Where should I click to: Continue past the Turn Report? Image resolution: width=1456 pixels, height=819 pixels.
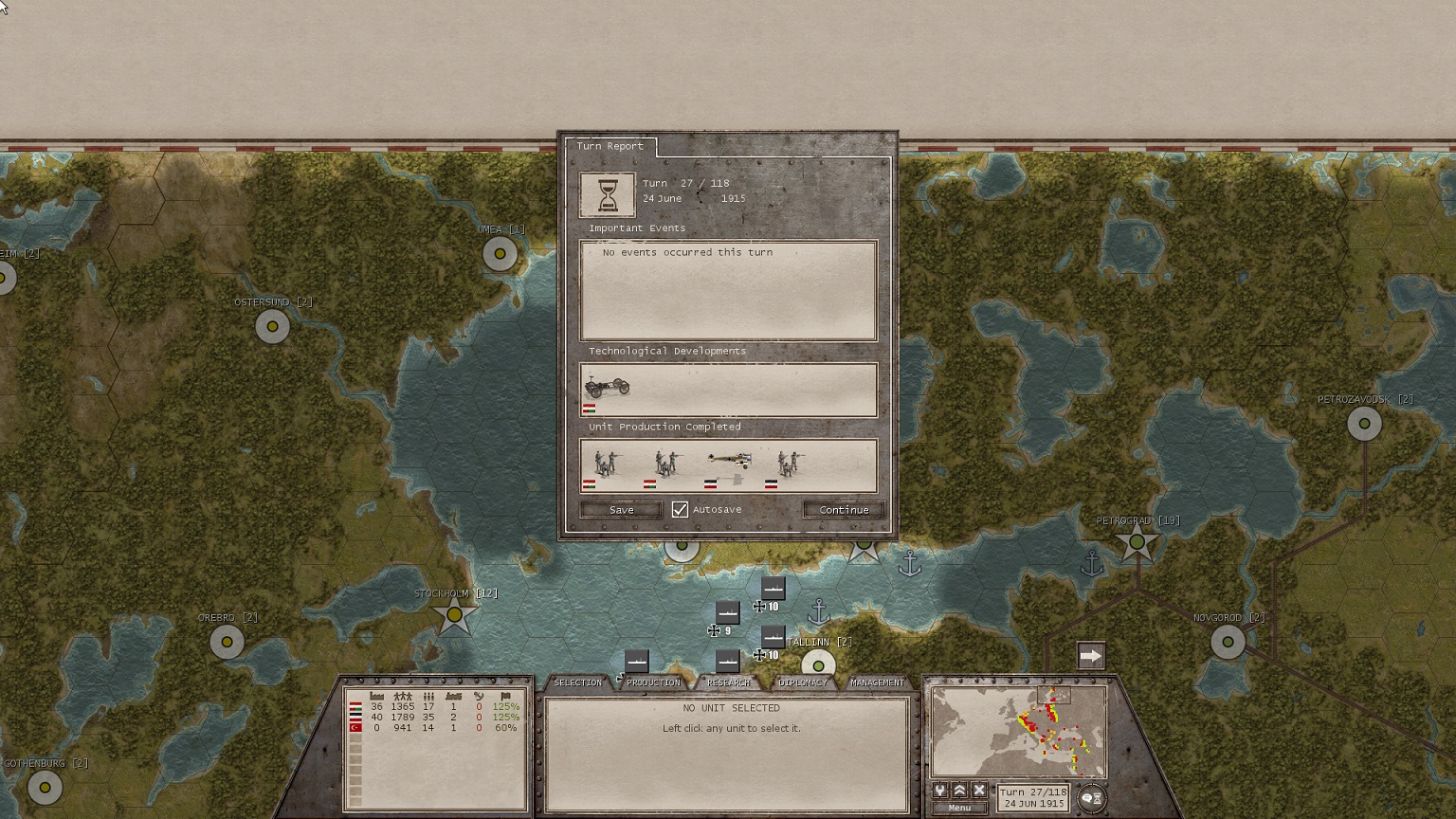(844, 510)
